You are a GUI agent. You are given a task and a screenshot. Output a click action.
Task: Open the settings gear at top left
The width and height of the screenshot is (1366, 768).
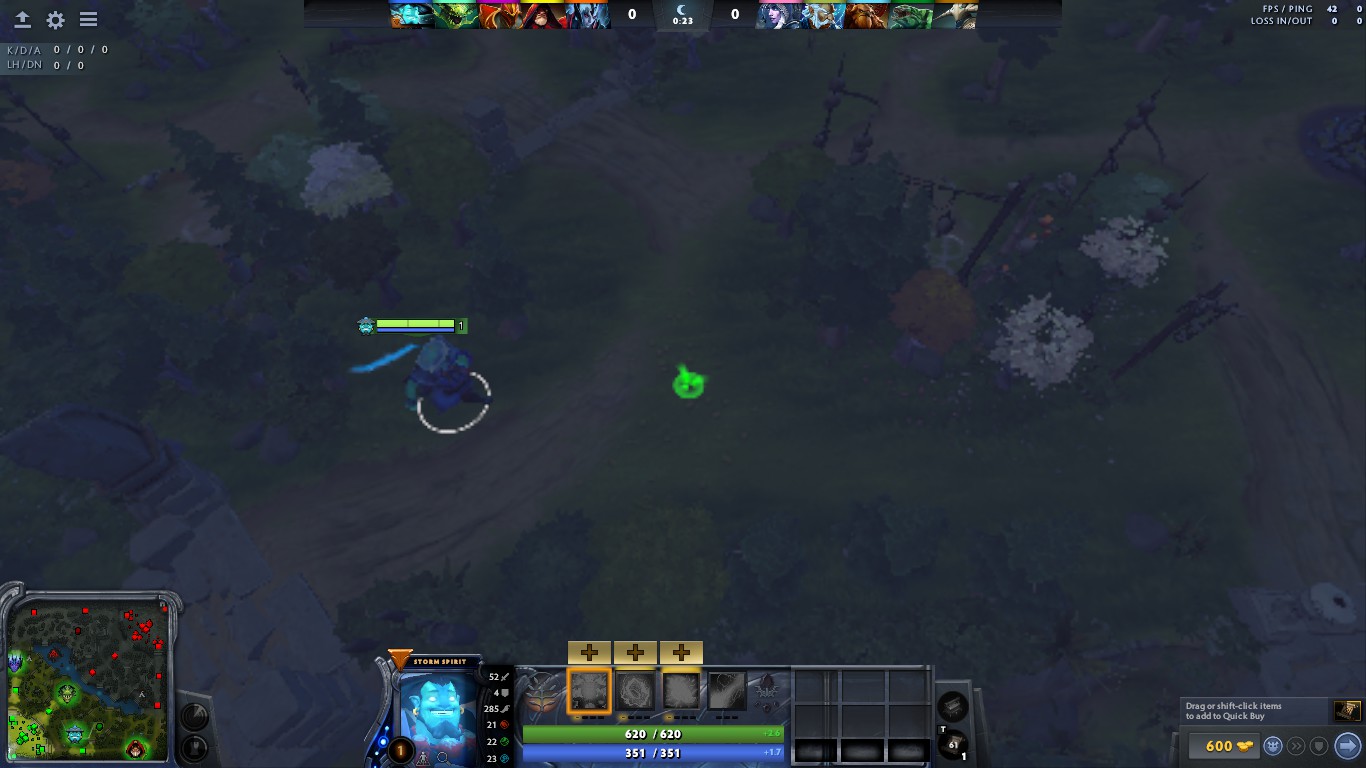coord(55,18)
